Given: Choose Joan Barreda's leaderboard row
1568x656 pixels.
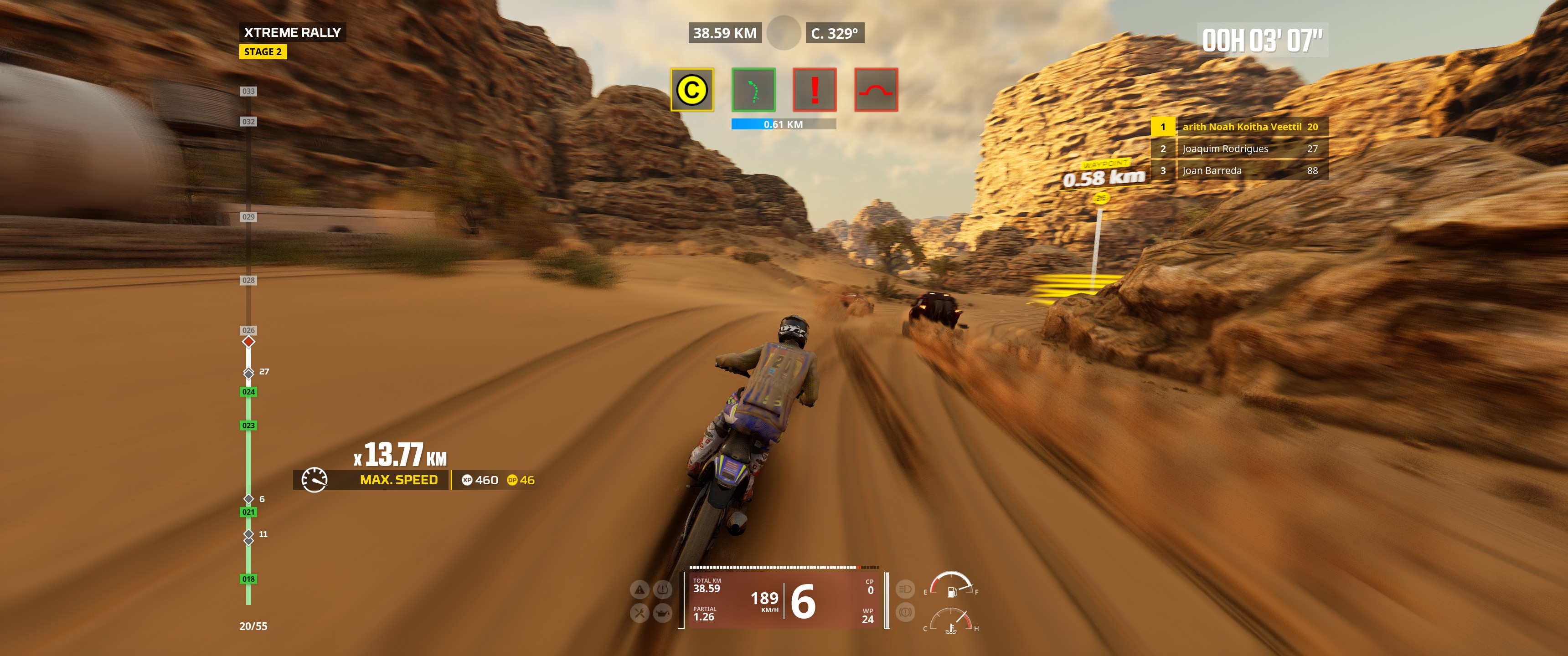Looking at the screenshot, I should [x=1239, y=170].
